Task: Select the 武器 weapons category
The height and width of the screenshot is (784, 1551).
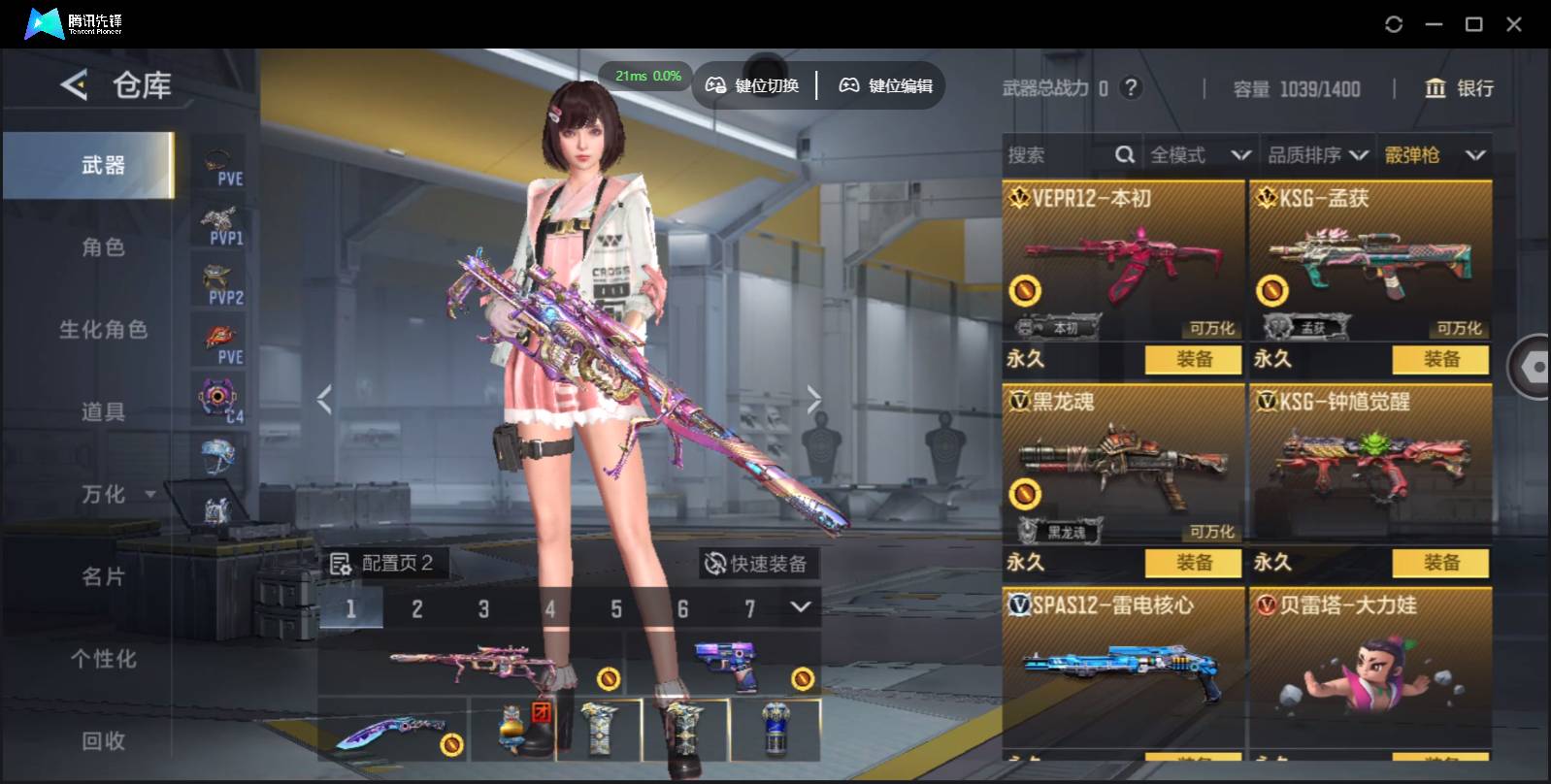Action: pos(102,166)
